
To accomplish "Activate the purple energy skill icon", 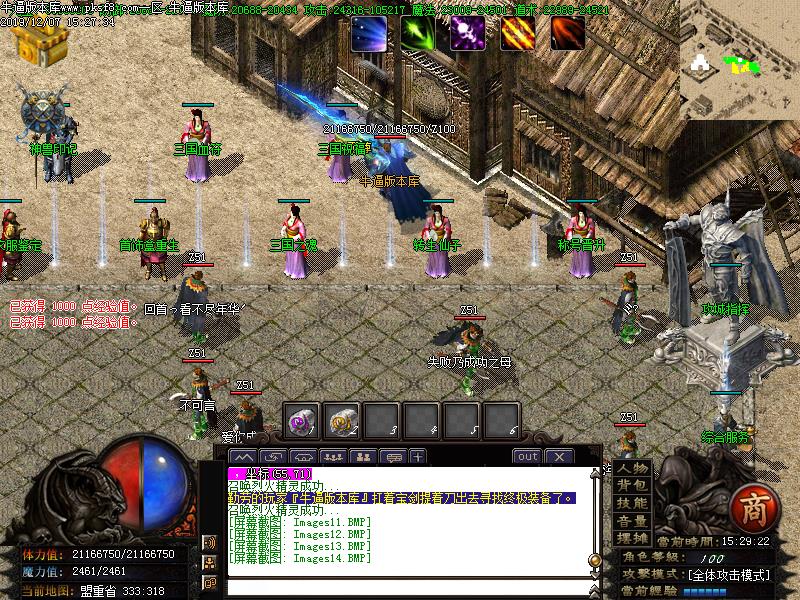I will click(467, 33).
